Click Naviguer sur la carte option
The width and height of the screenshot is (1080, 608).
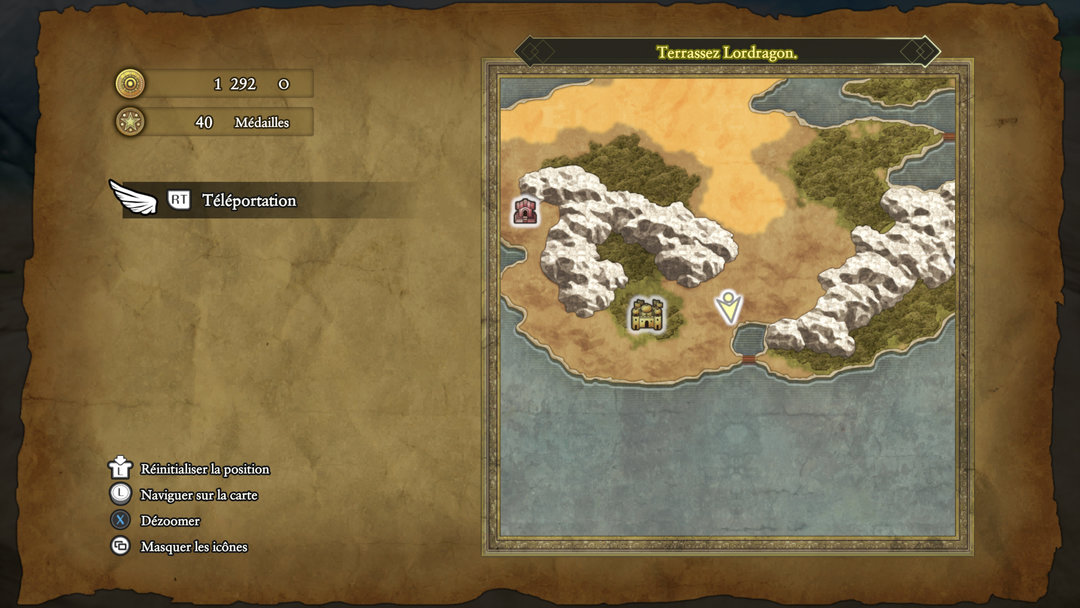[198, 495]
